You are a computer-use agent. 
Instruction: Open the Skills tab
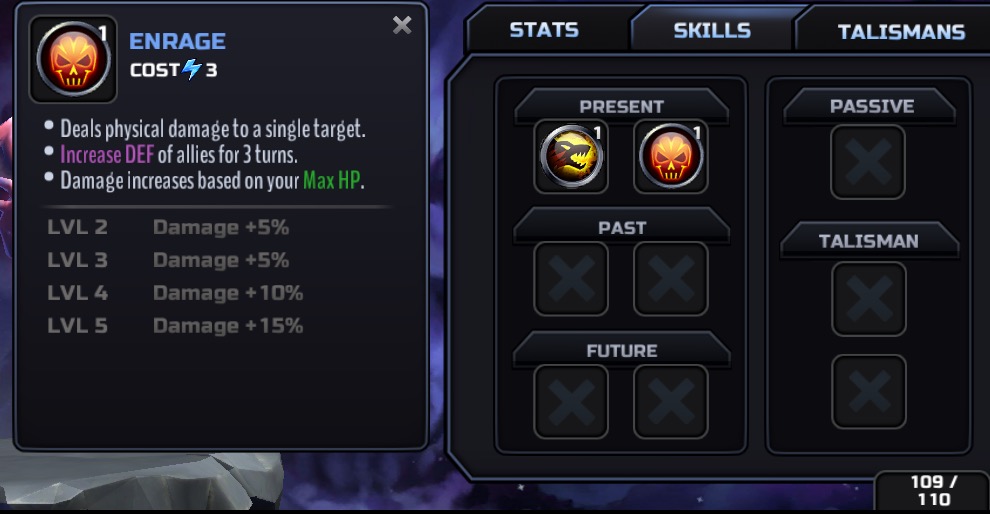point(711,30)
